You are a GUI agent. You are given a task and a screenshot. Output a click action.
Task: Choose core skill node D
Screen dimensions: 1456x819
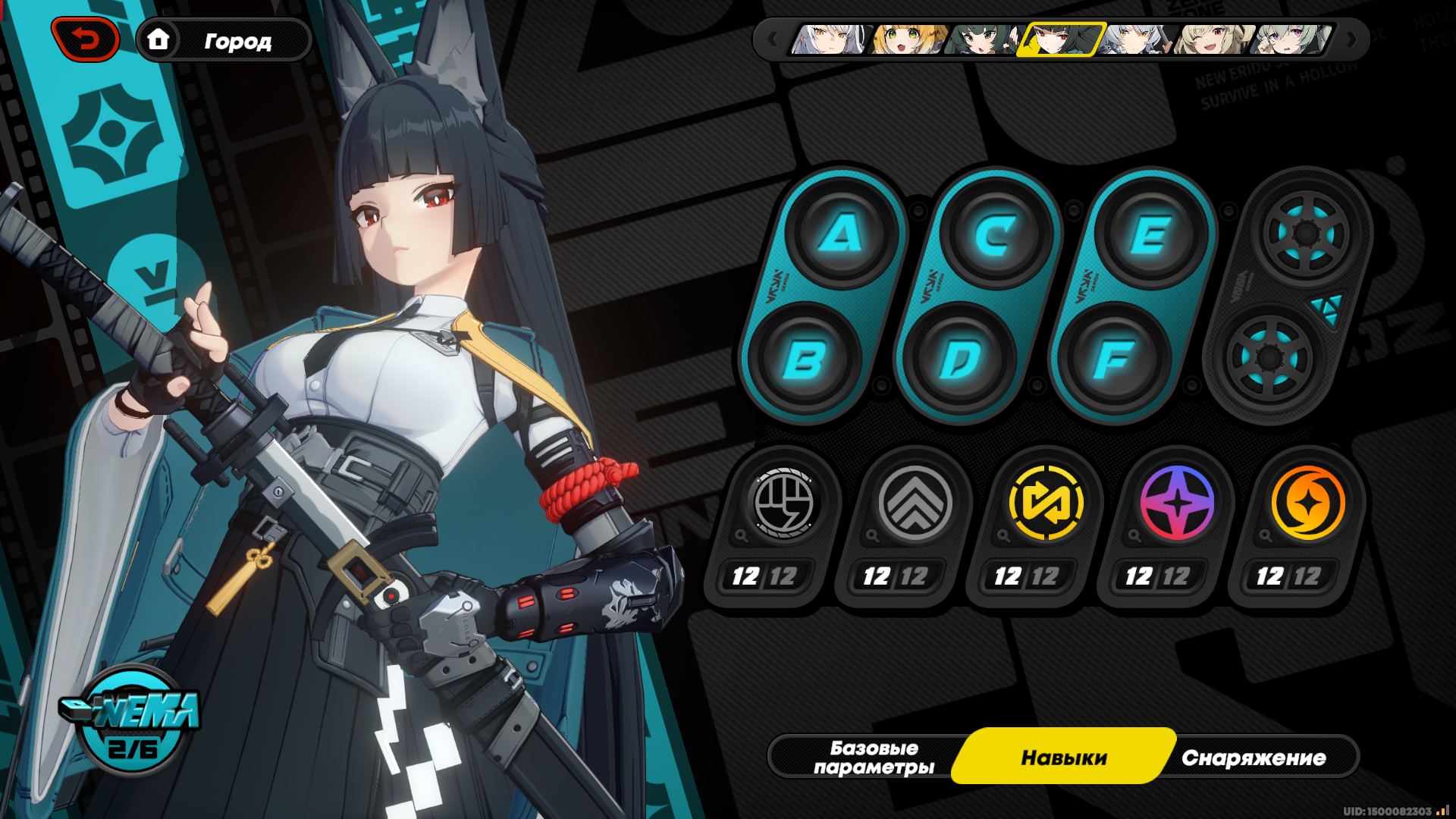click(959, 359)
